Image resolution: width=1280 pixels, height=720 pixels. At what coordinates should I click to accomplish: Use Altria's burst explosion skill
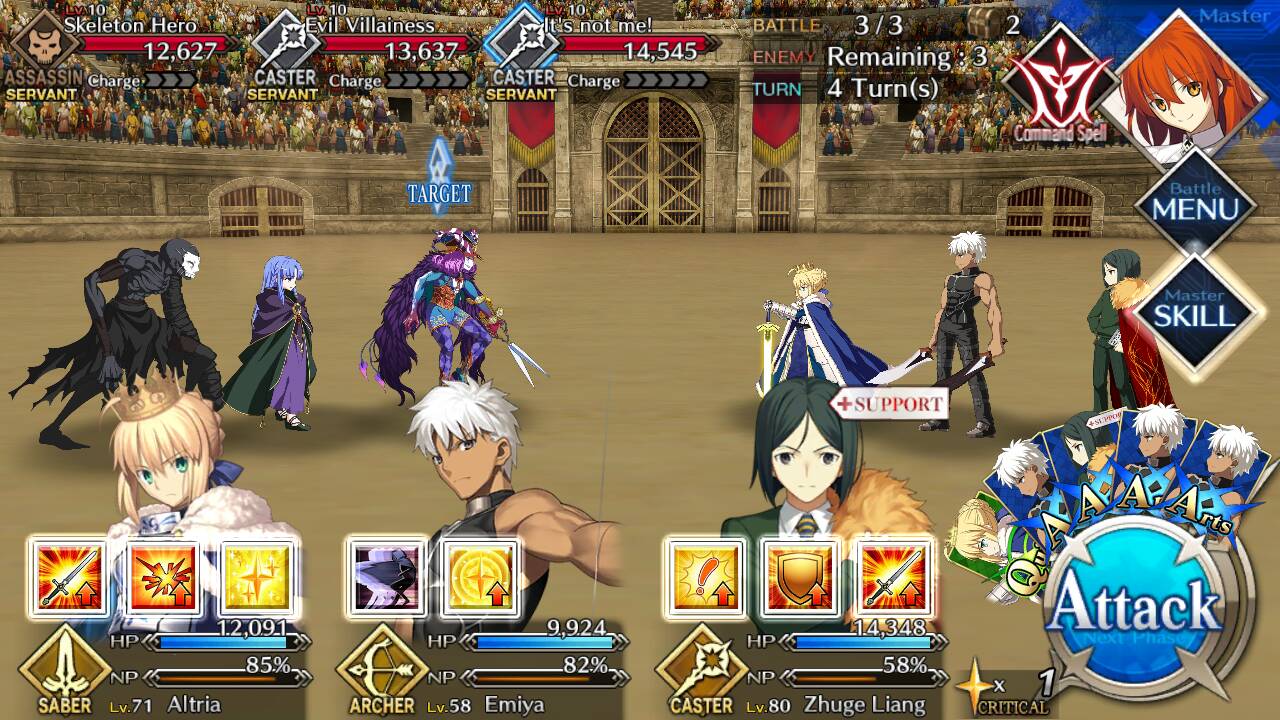pyautogui.click(x=163, y=579)
